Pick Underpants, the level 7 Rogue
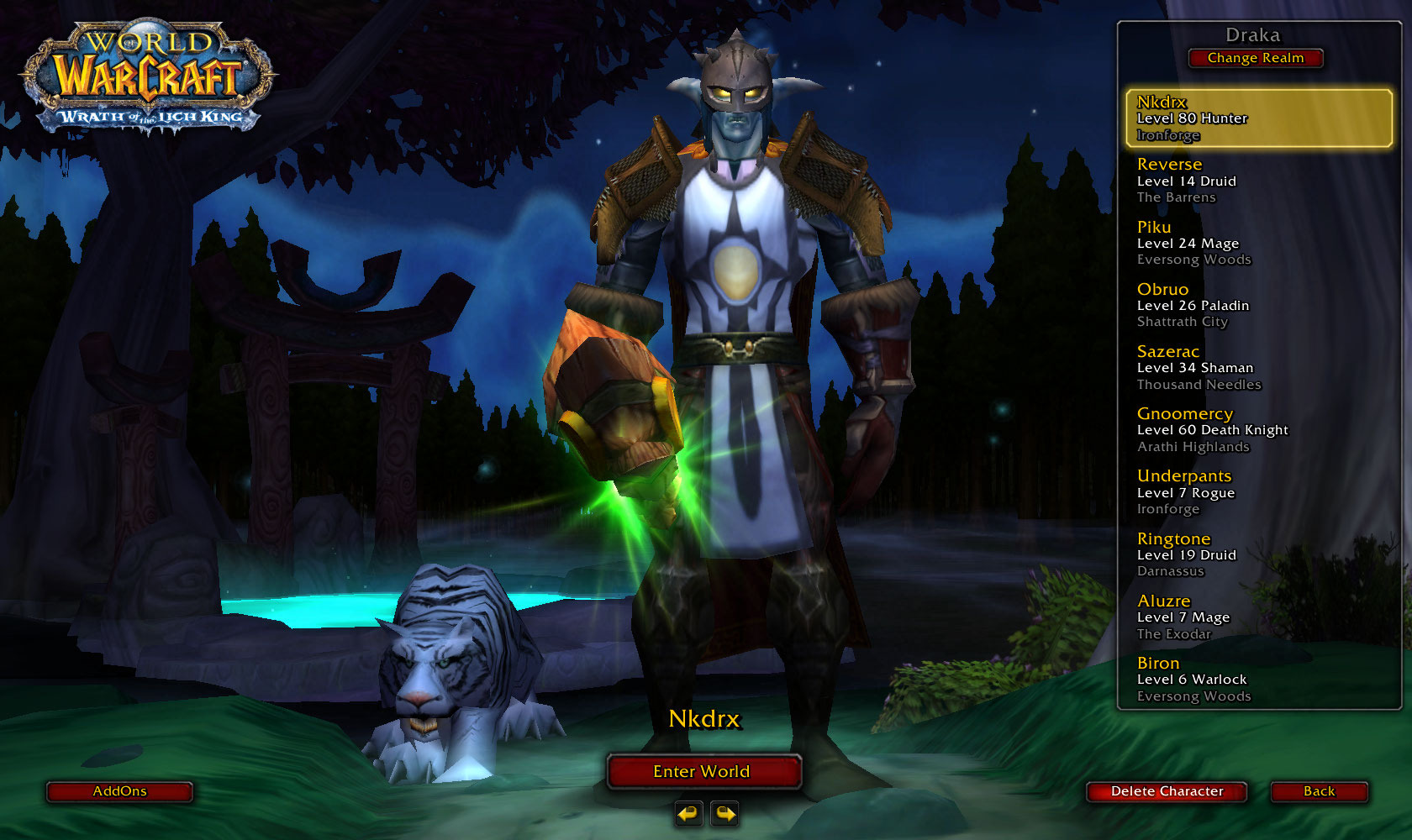The width and height of the screenshot is (1412, 840). click(1258, 492)
